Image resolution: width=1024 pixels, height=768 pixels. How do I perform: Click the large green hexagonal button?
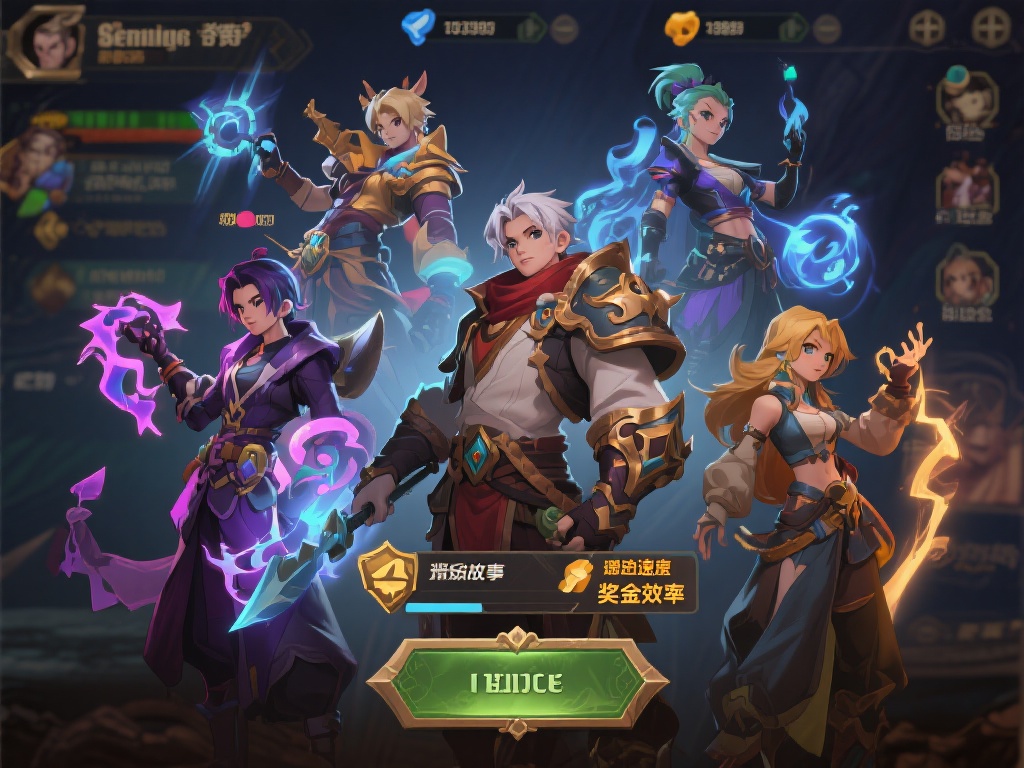tap(516, 683)
